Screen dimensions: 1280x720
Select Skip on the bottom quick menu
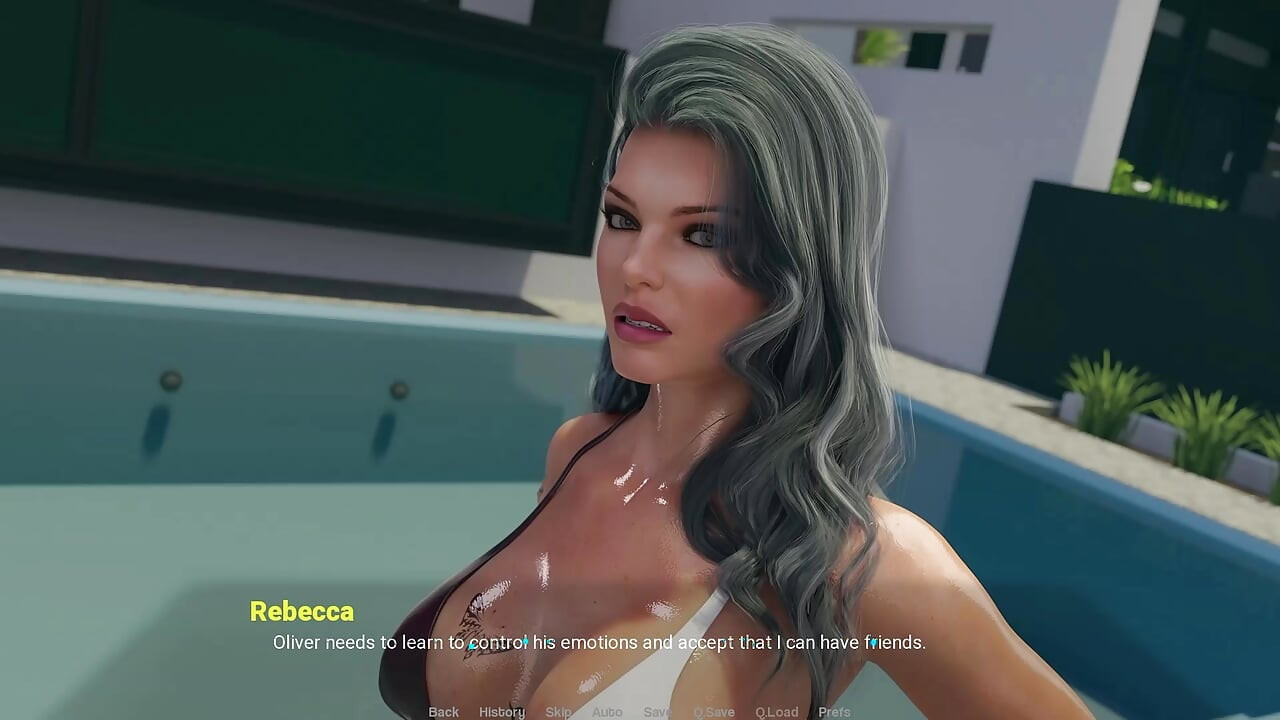pyautogui.click(x=557, y=711)
